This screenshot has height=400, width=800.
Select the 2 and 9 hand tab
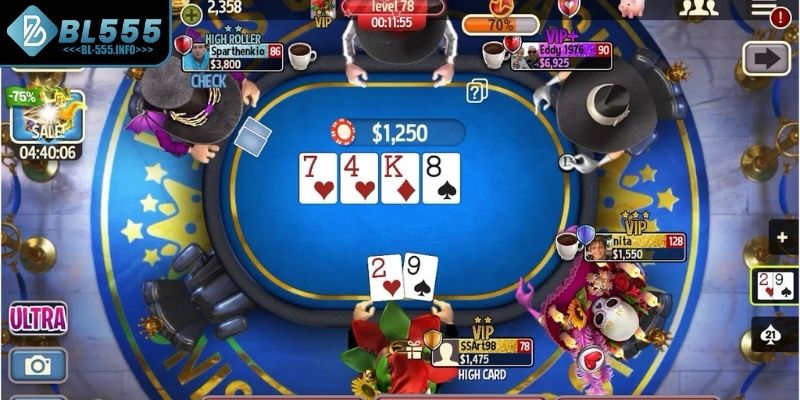click(x=775, y=286)
